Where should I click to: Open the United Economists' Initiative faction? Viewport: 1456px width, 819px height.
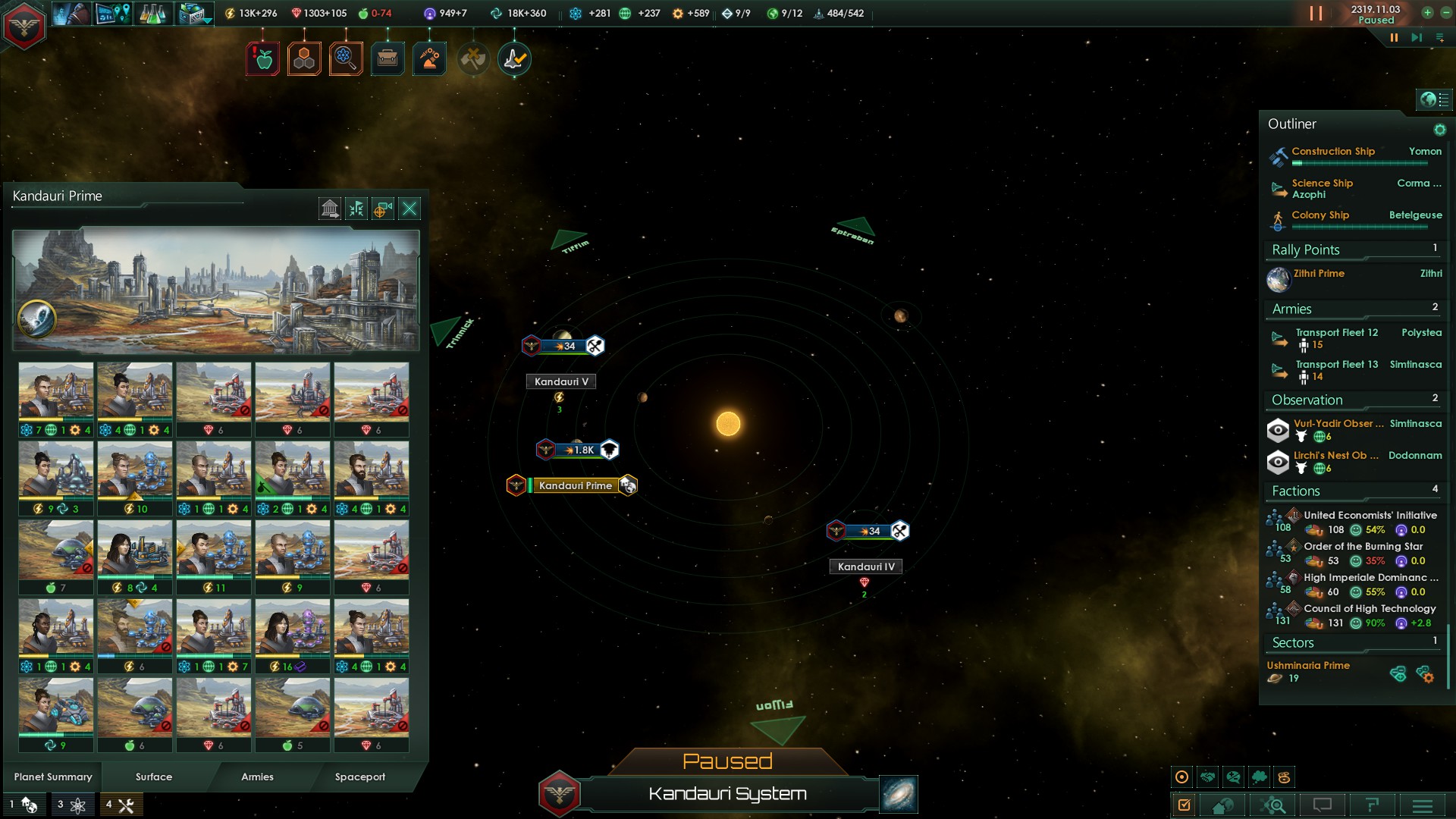pos(1370,515)
